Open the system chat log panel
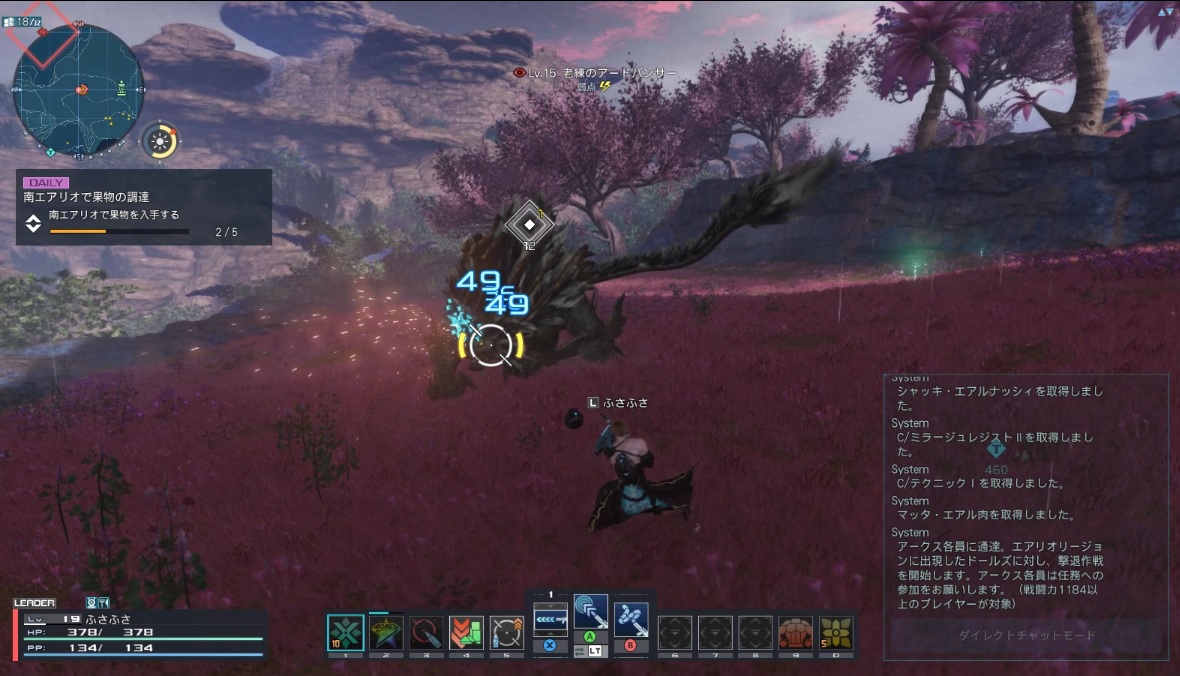The width and height of the screenshot is (1180, 676). (x=1025, y=490)
